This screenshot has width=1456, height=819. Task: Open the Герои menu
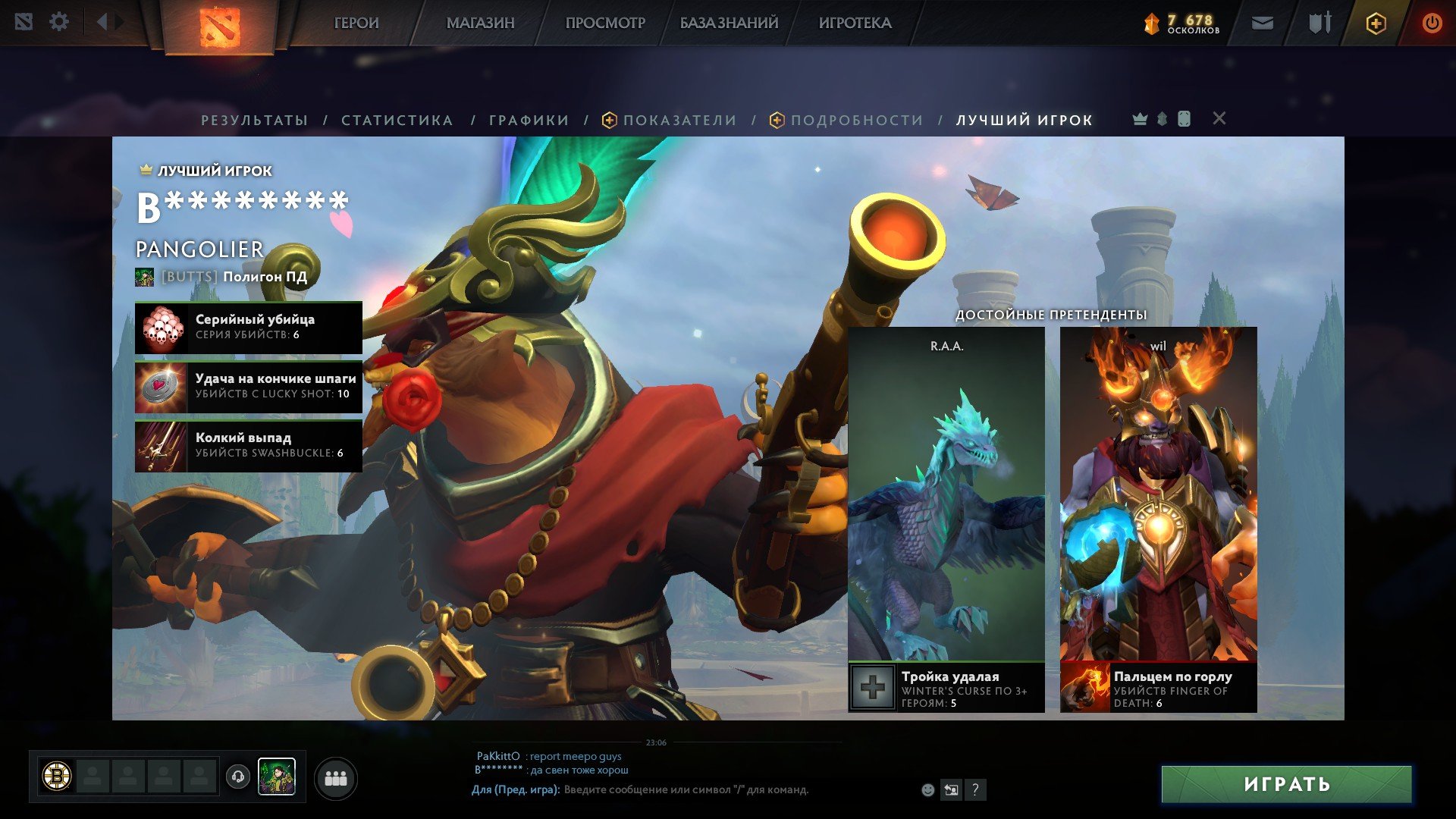[356, 24]
